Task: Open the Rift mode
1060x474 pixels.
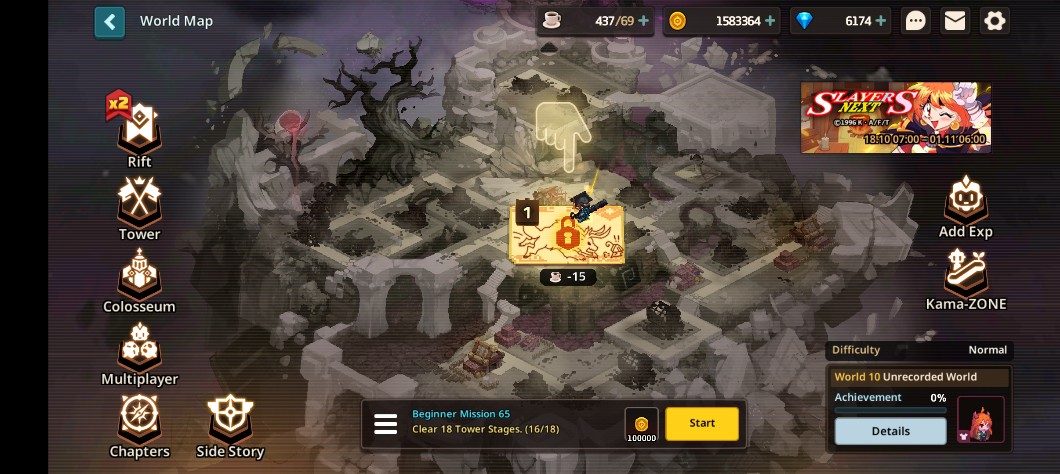Action: [x=139, y=130]
